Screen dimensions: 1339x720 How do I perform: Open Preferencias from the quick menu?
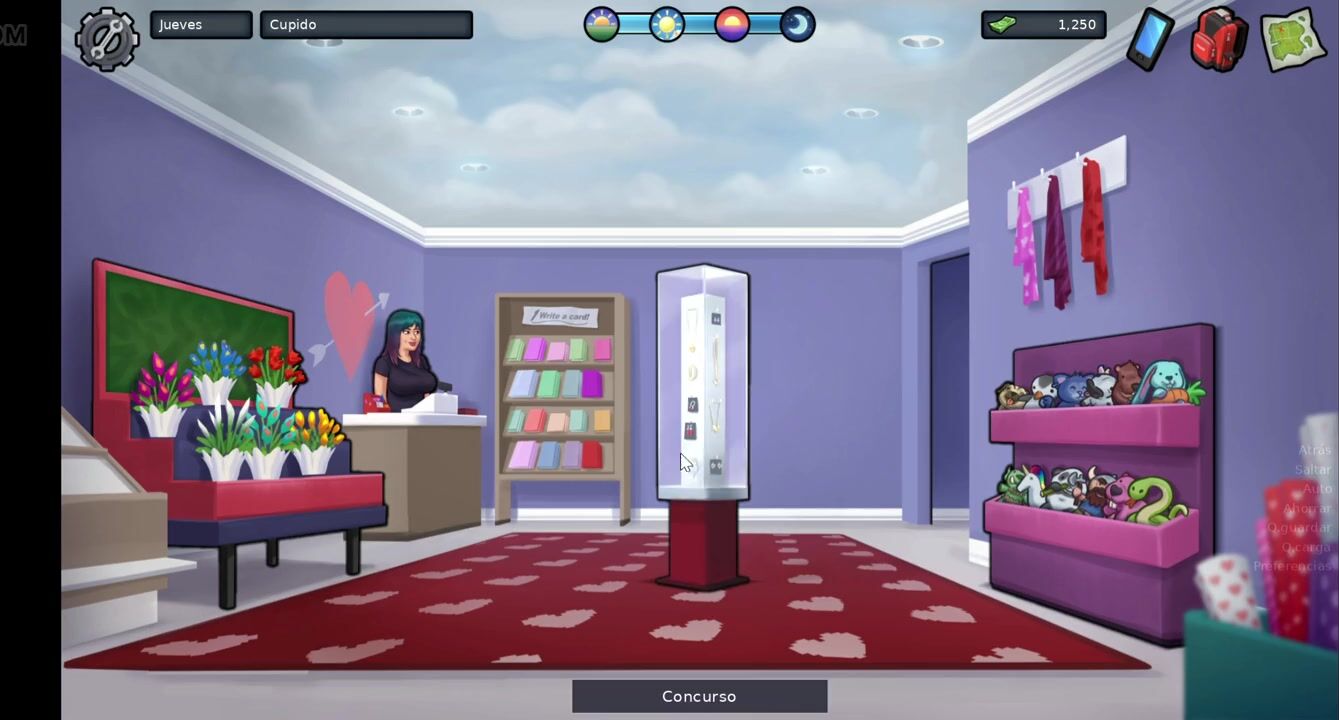click(x=1292, y=566)
